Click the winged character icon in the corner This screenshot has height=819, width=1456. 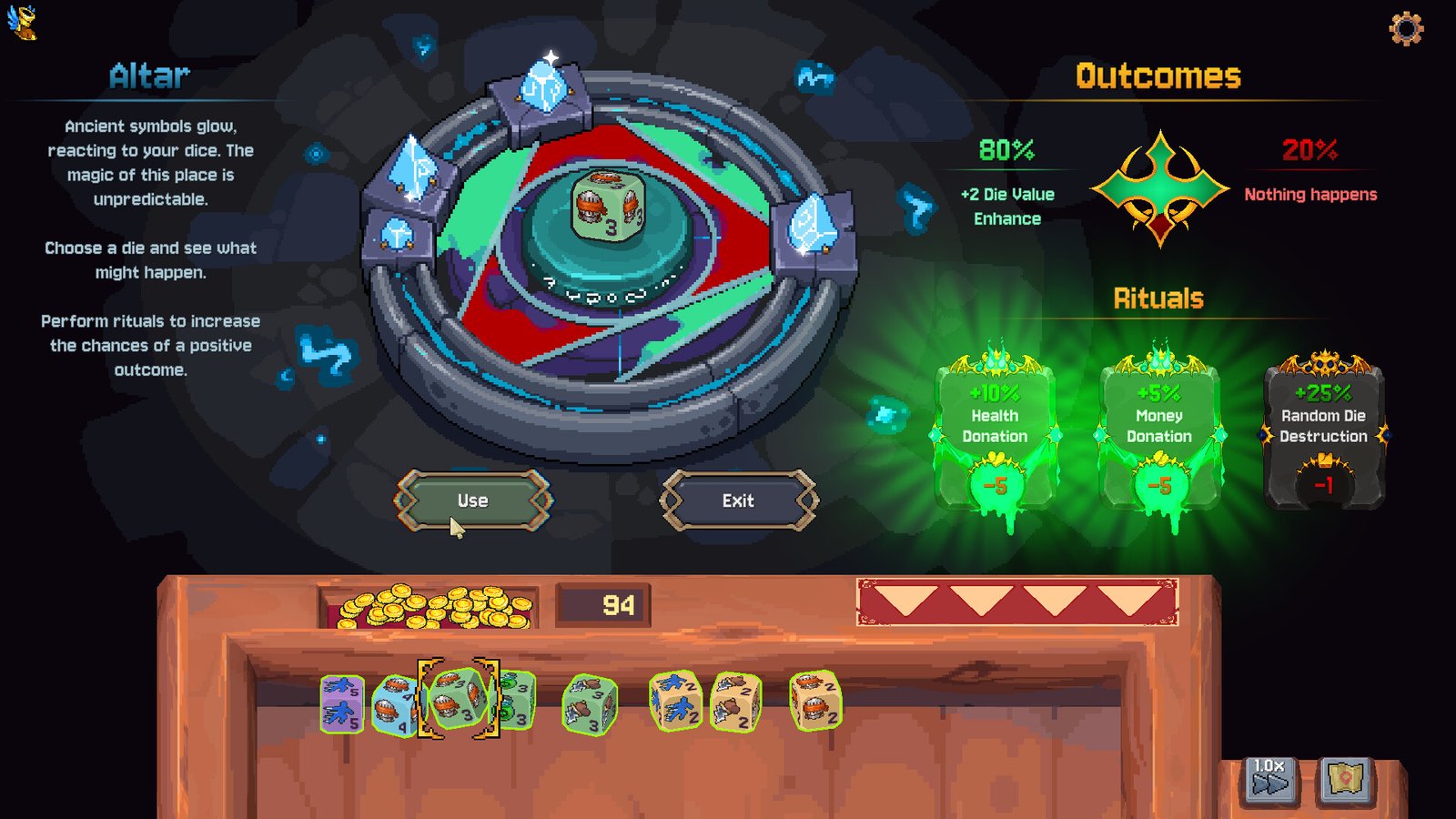pyautogui.click(x=23, y=22)
